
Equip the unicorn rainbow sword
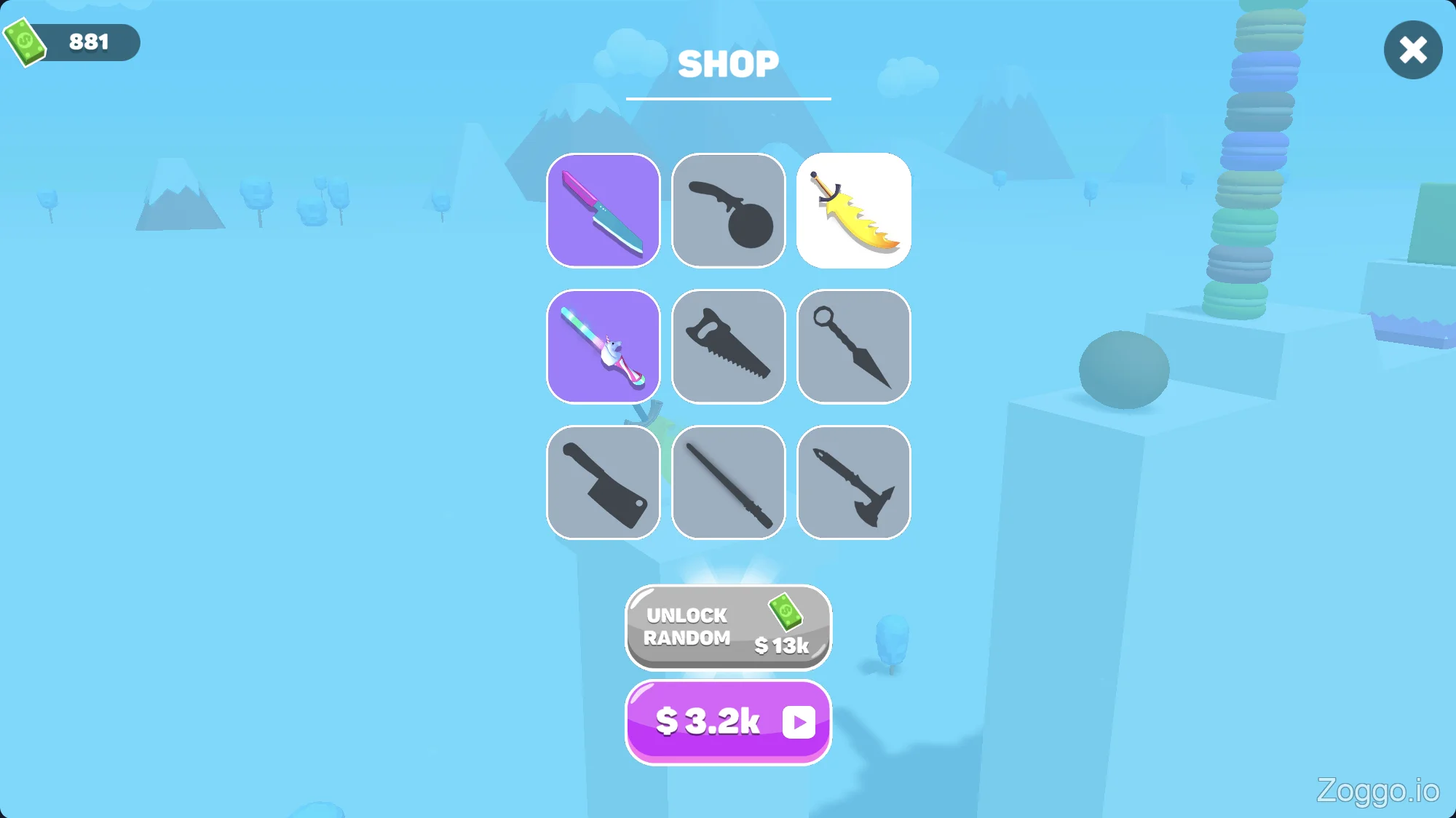(604, 346)
